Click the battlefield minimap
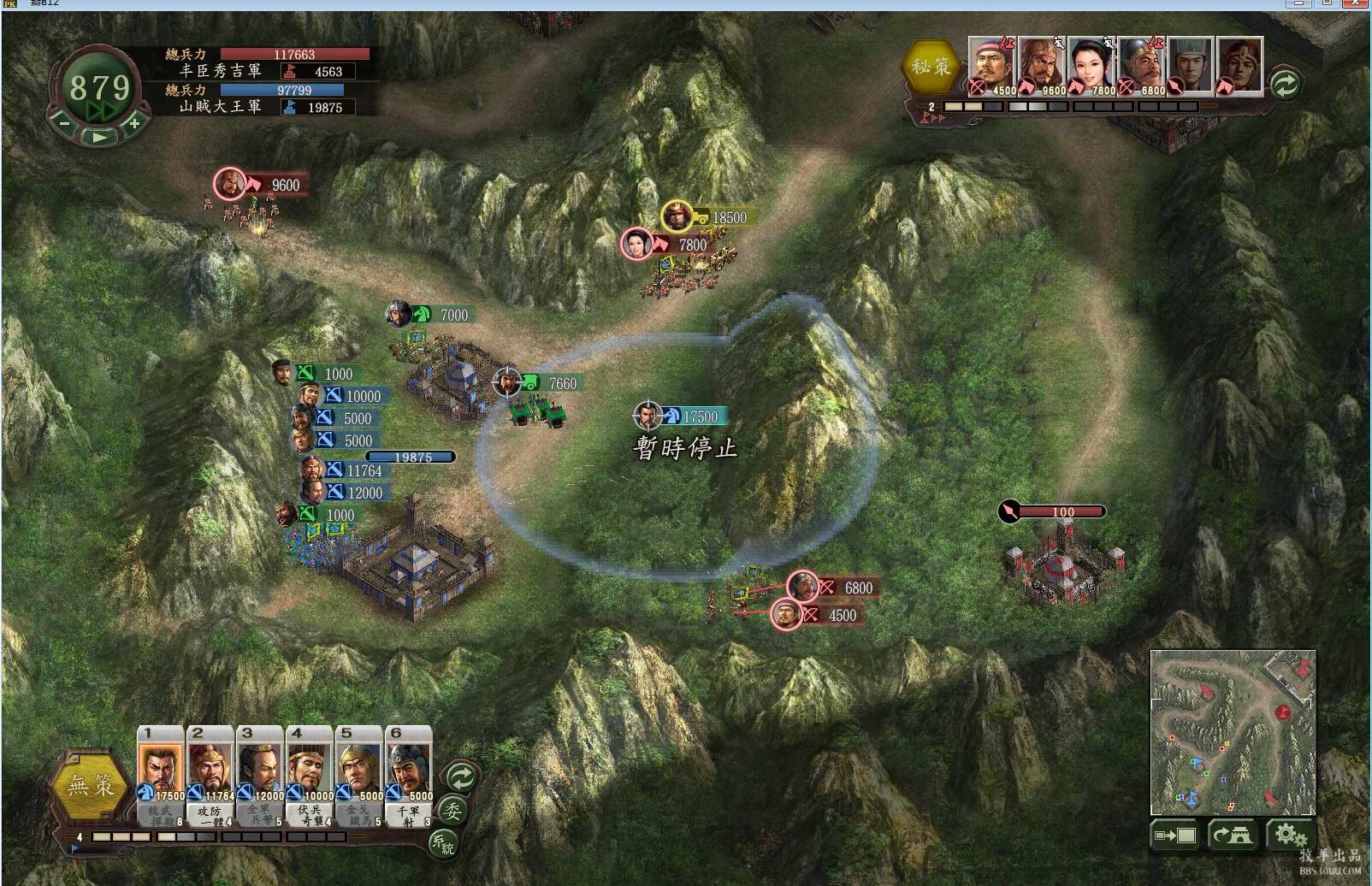This screenshot has height=886, width=1372. click(x=1233, y=731)
